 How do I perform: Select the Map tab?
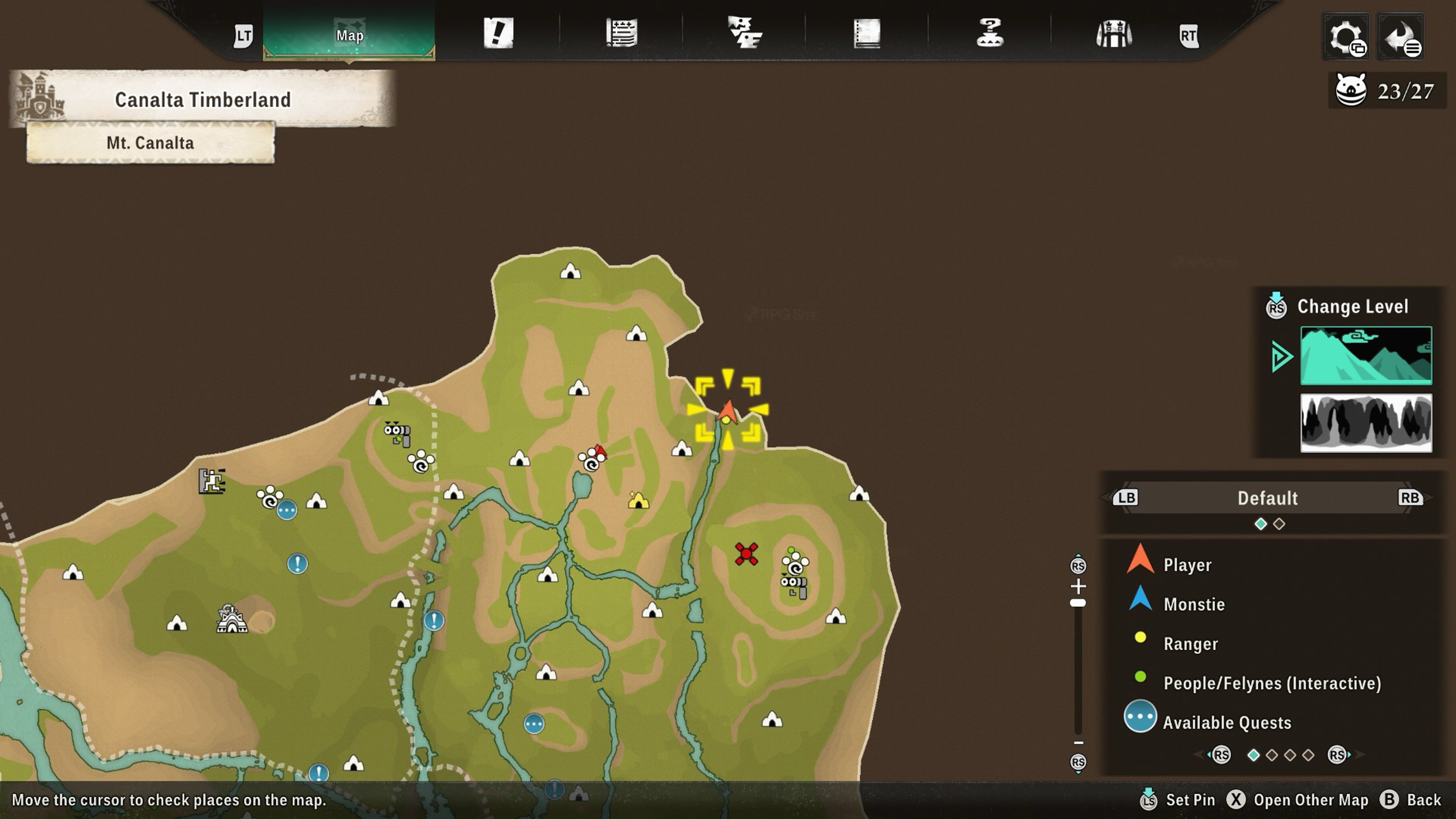349,35
